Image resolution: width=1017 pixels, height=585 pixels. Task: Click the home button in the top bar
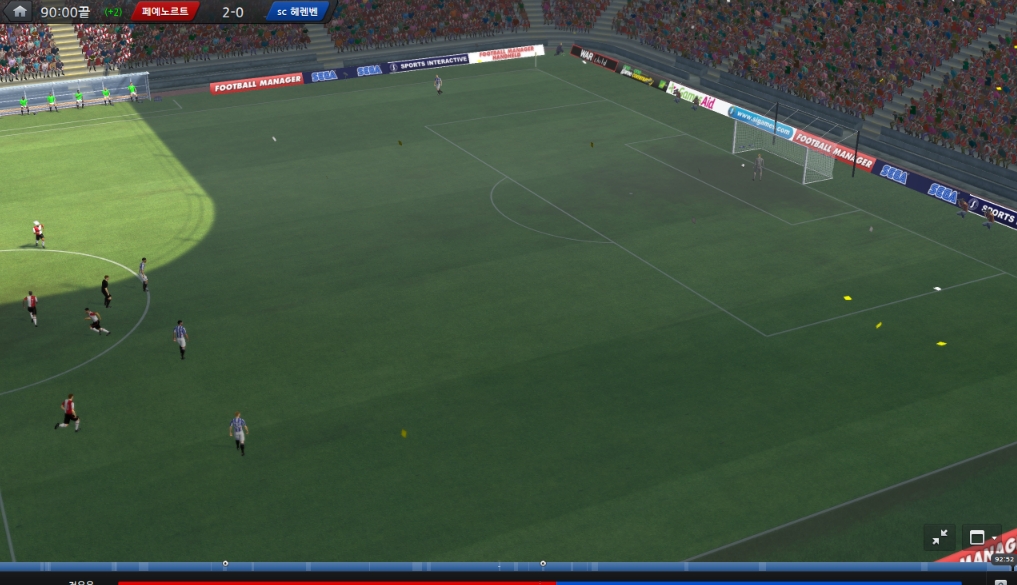click(x=20, y=12)
